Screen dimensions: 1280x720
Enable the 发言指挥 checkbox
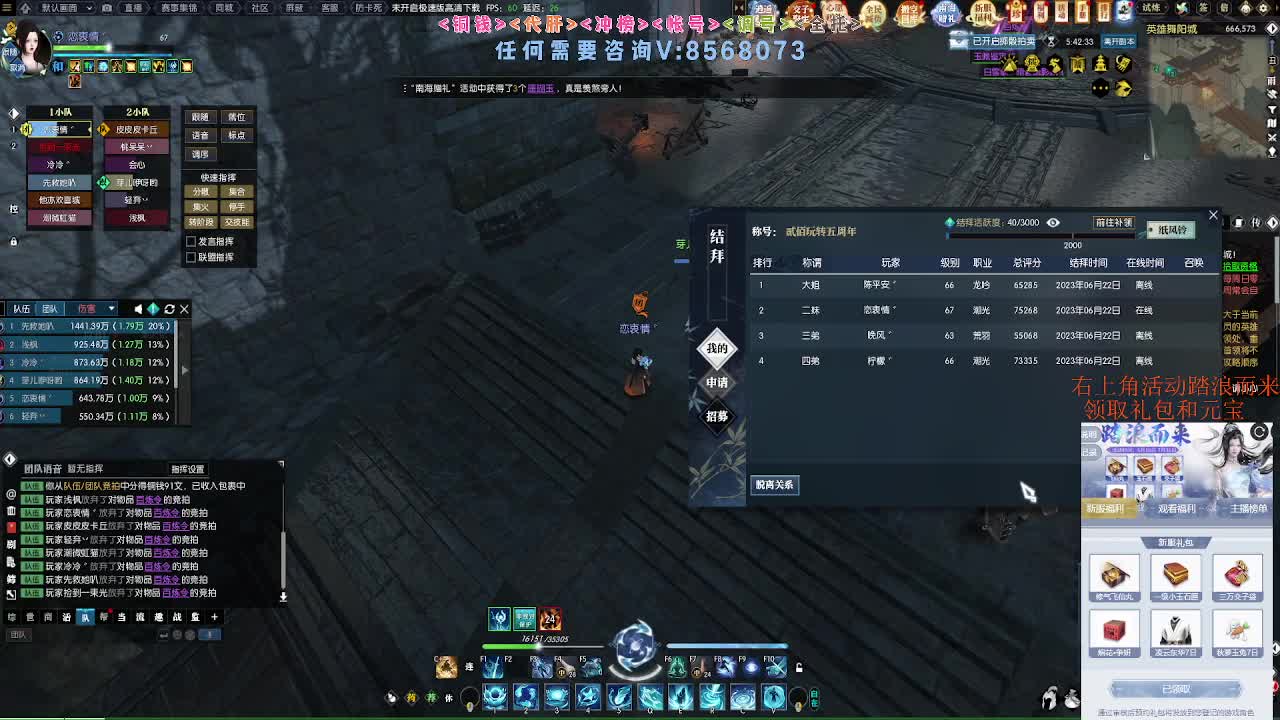pos(190,241)
